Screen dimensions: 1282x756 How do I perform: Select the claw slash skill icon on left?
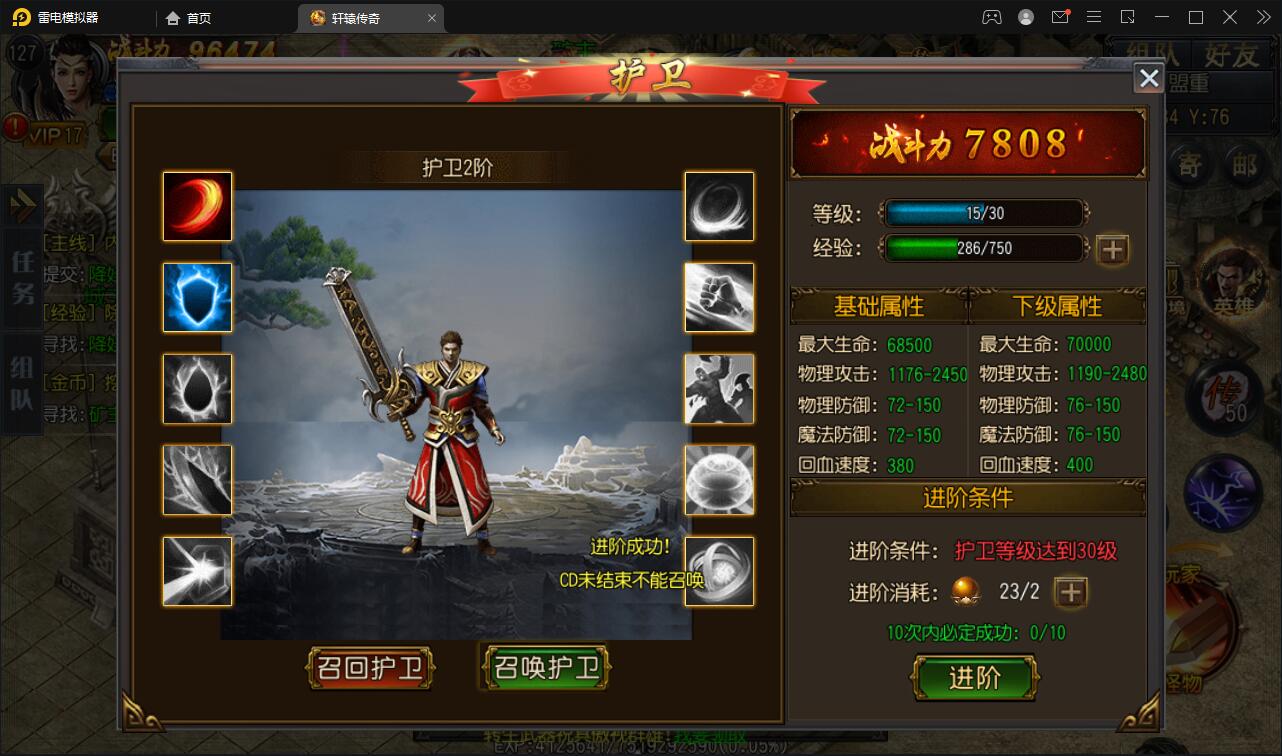point(196,480)
